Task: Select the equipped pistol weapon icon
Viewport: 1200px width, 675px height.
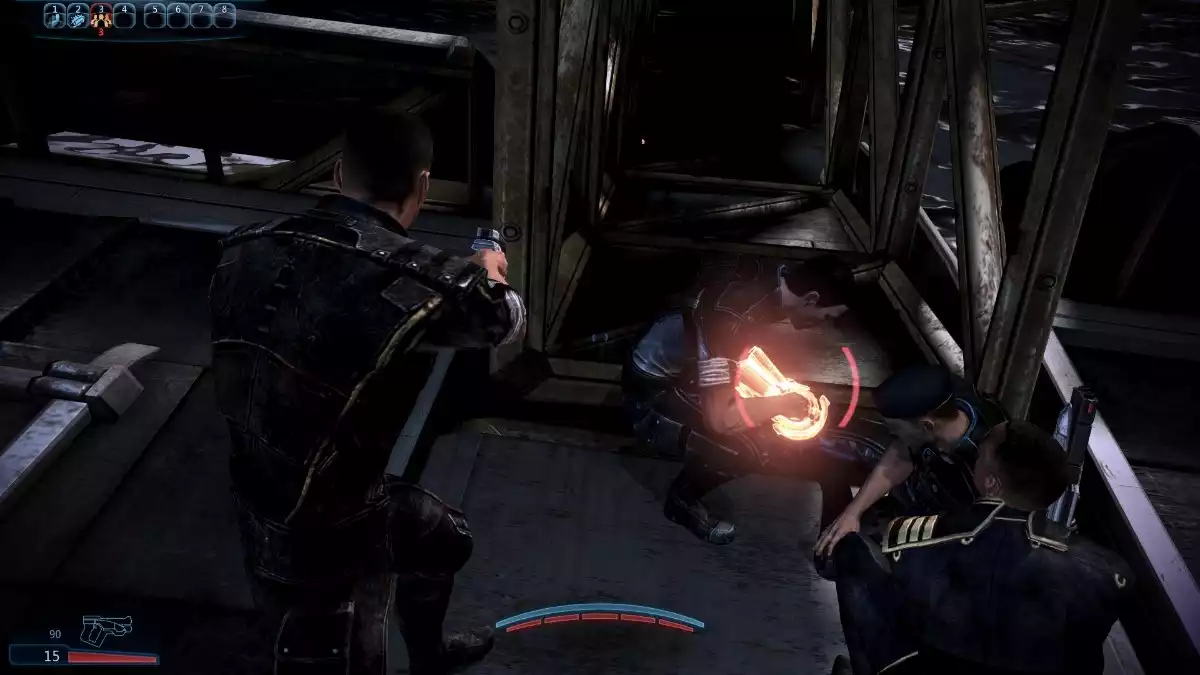Action: point(105,629)
